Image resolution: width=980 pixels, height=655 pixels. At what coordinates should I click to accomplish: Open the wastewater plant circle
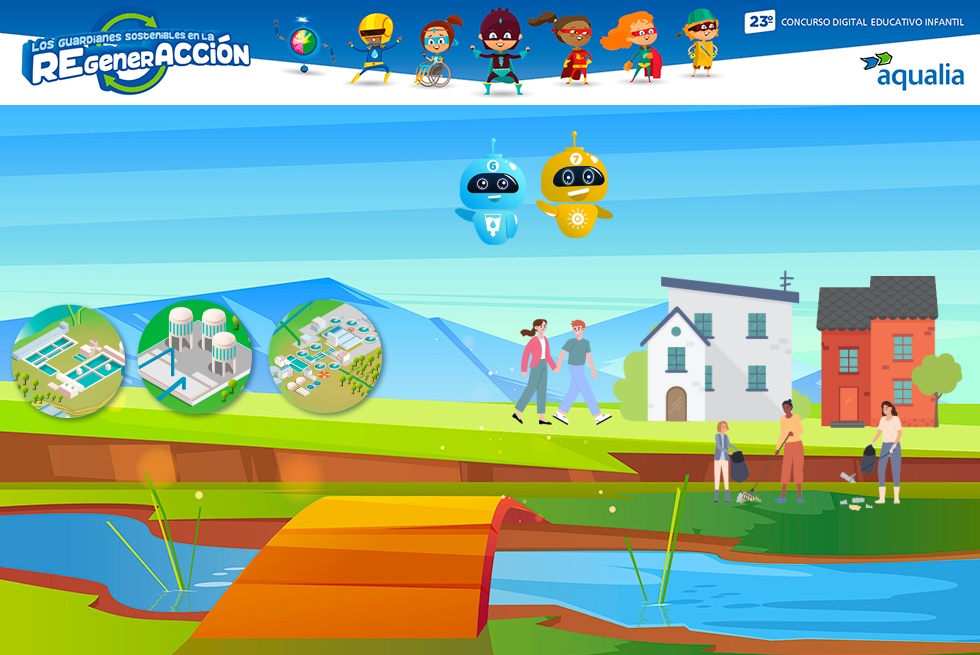(325, 356)
